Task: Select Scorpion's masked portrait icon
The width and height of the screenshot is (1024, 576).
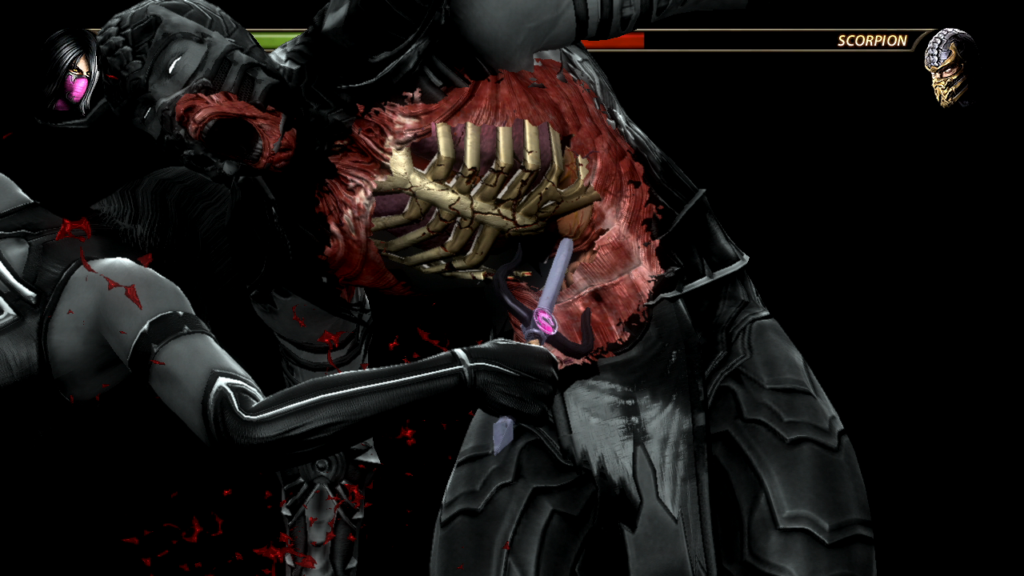Action: (949, 68)
